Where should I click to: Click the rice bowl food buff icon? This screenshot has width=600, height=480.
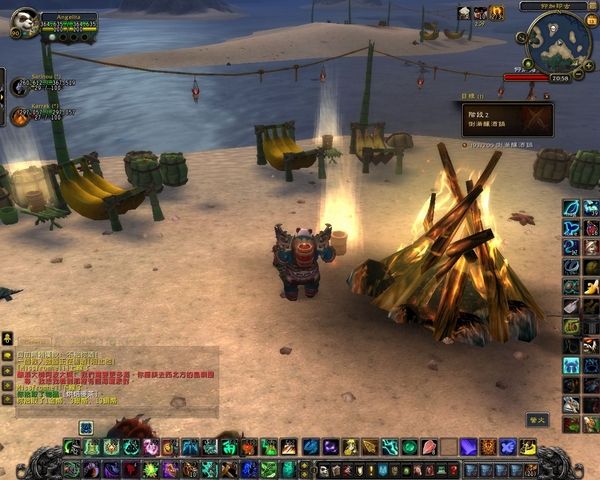465,12
